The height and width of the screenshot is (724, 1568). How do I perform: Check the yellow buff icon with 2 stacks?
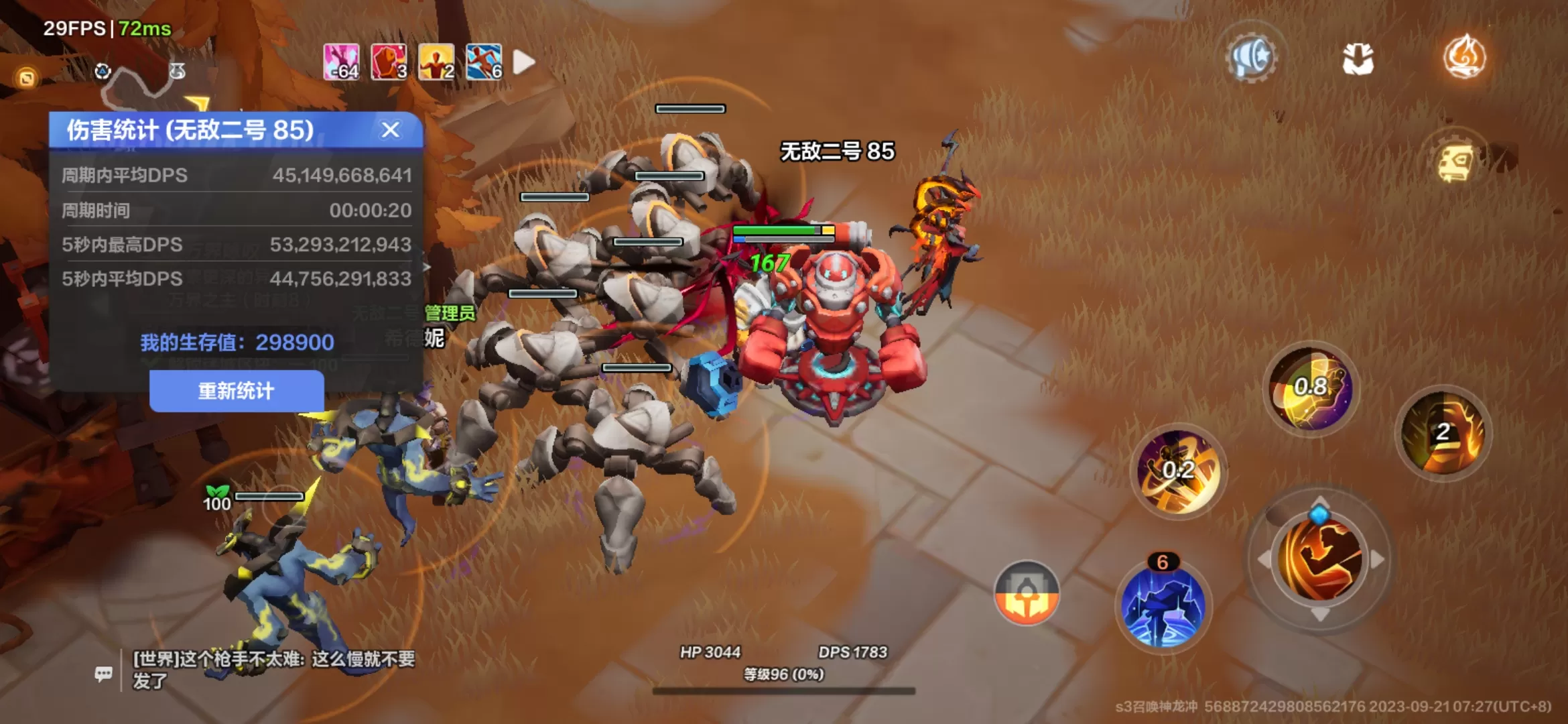tap(436, 62)
